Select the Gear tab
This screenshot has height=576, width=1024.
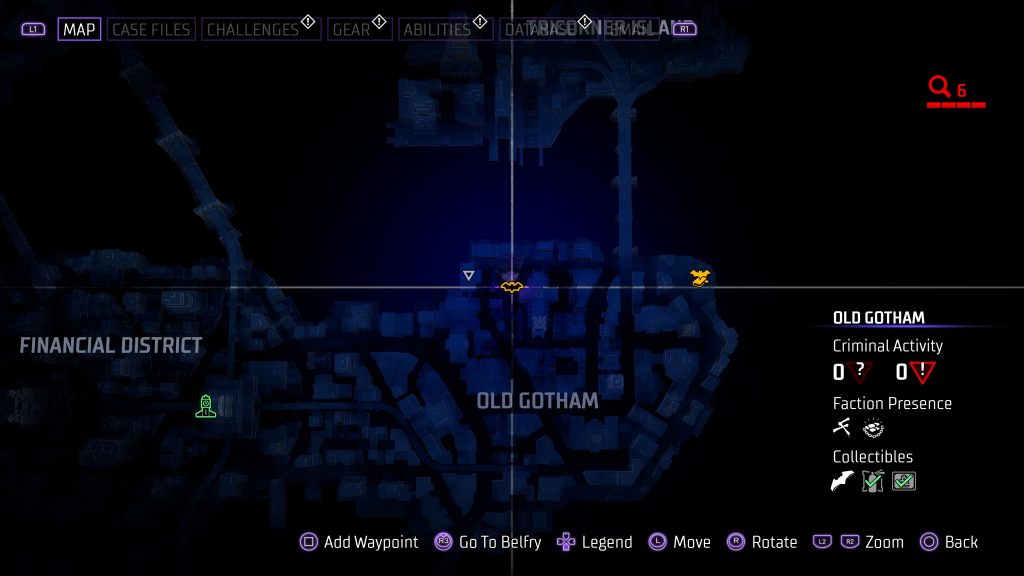coord(351,29)
